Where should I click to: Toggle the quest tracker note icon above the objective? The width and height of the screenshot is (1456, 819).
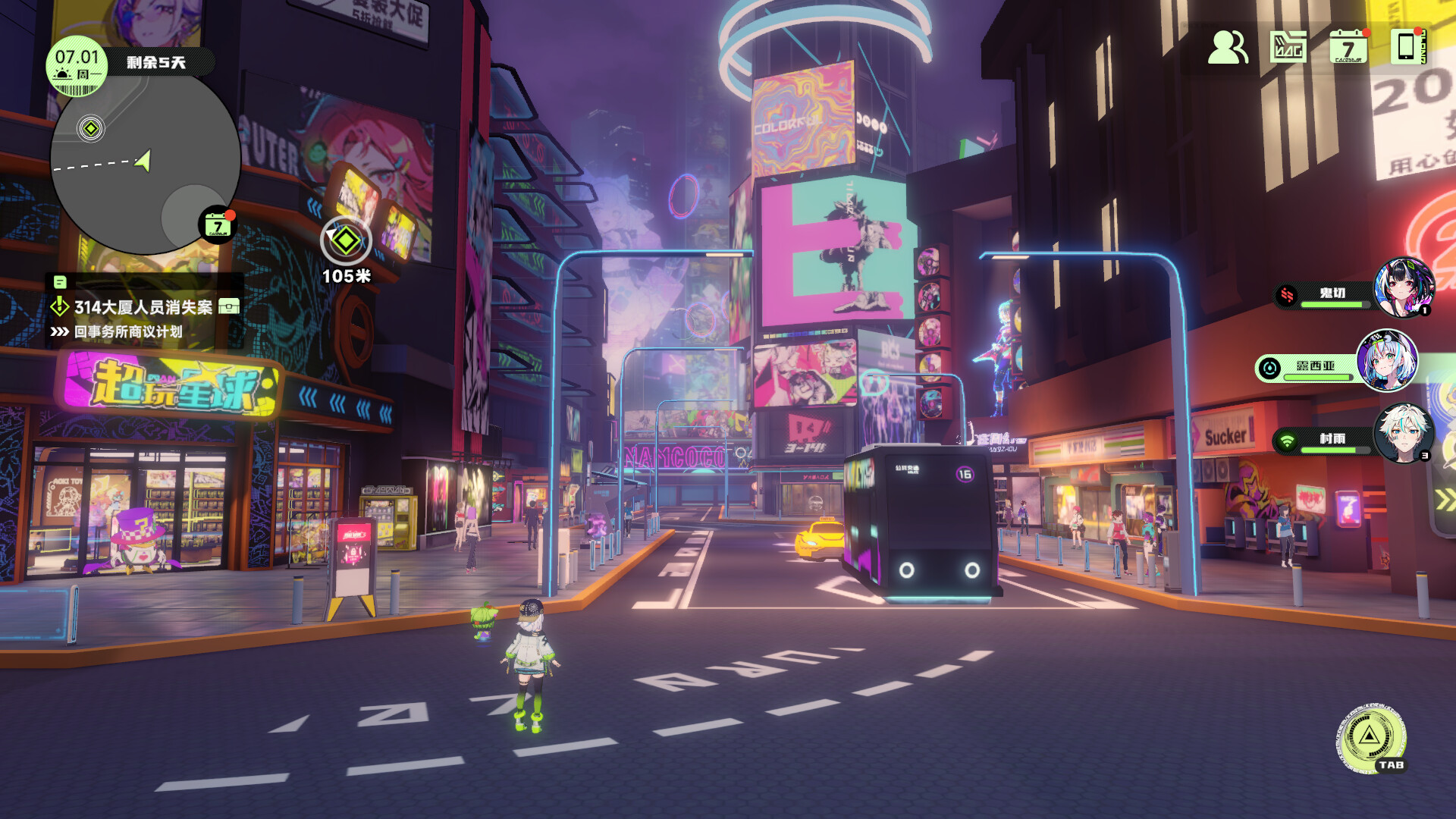(x=61, y=283)
